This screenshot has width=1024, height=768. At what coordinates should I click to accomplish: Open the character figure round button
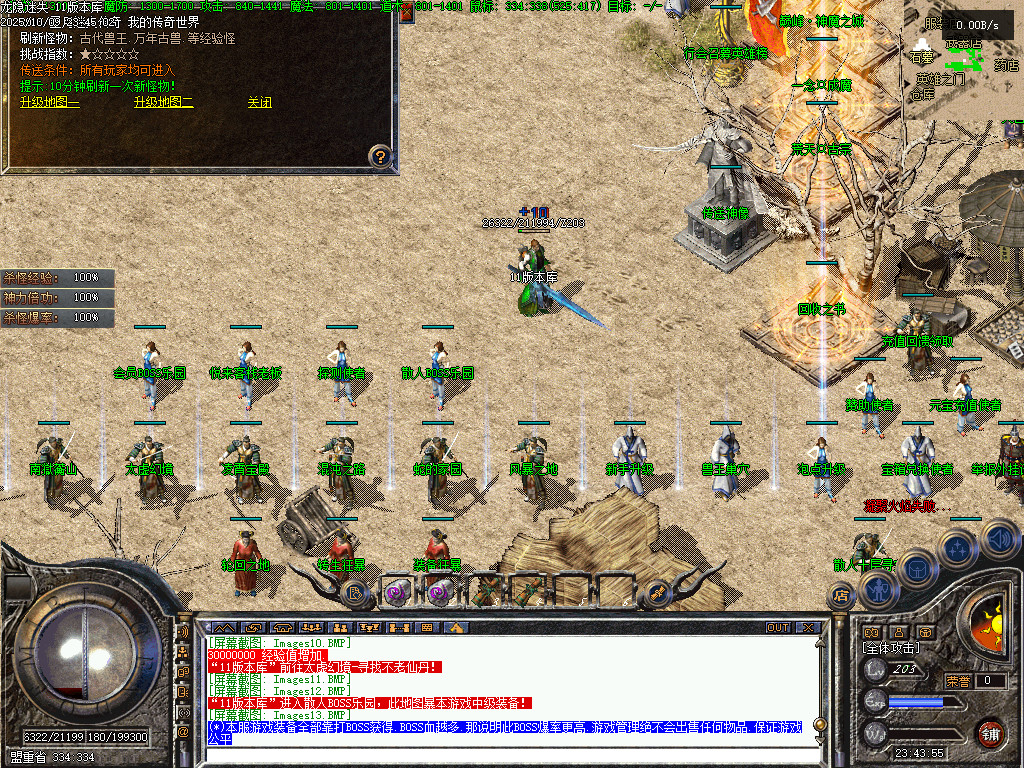pos(877,590)
